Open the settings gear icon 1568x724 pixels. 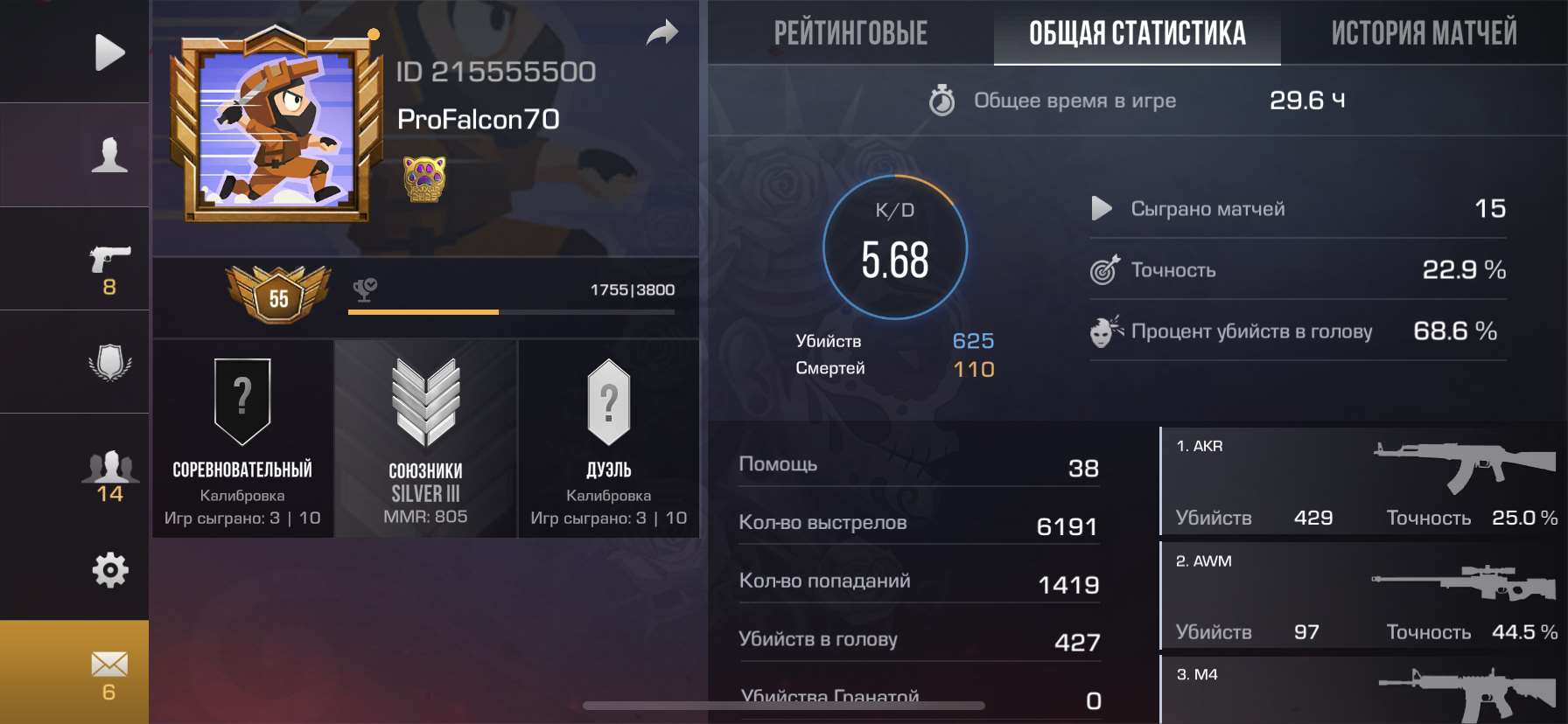tap(108, 569)
